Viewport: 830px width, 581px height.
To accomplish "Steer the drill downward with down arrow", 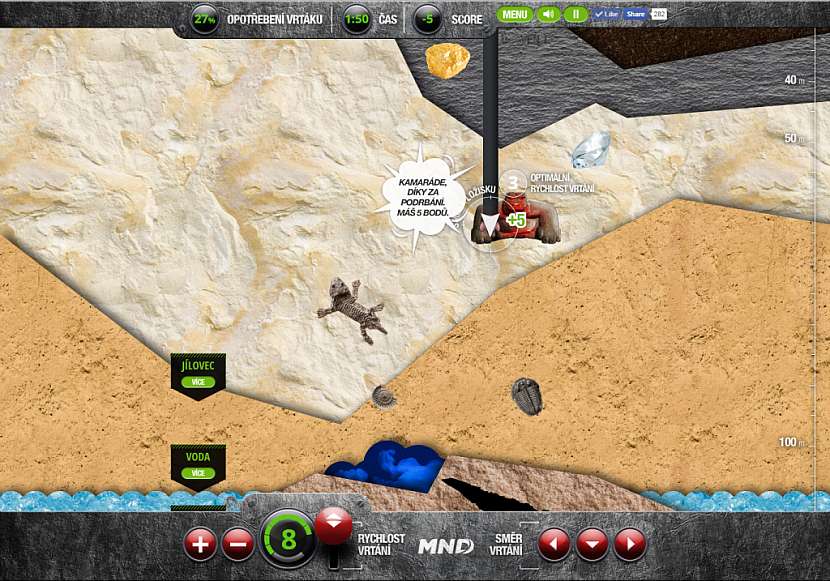I will (592, 544).
